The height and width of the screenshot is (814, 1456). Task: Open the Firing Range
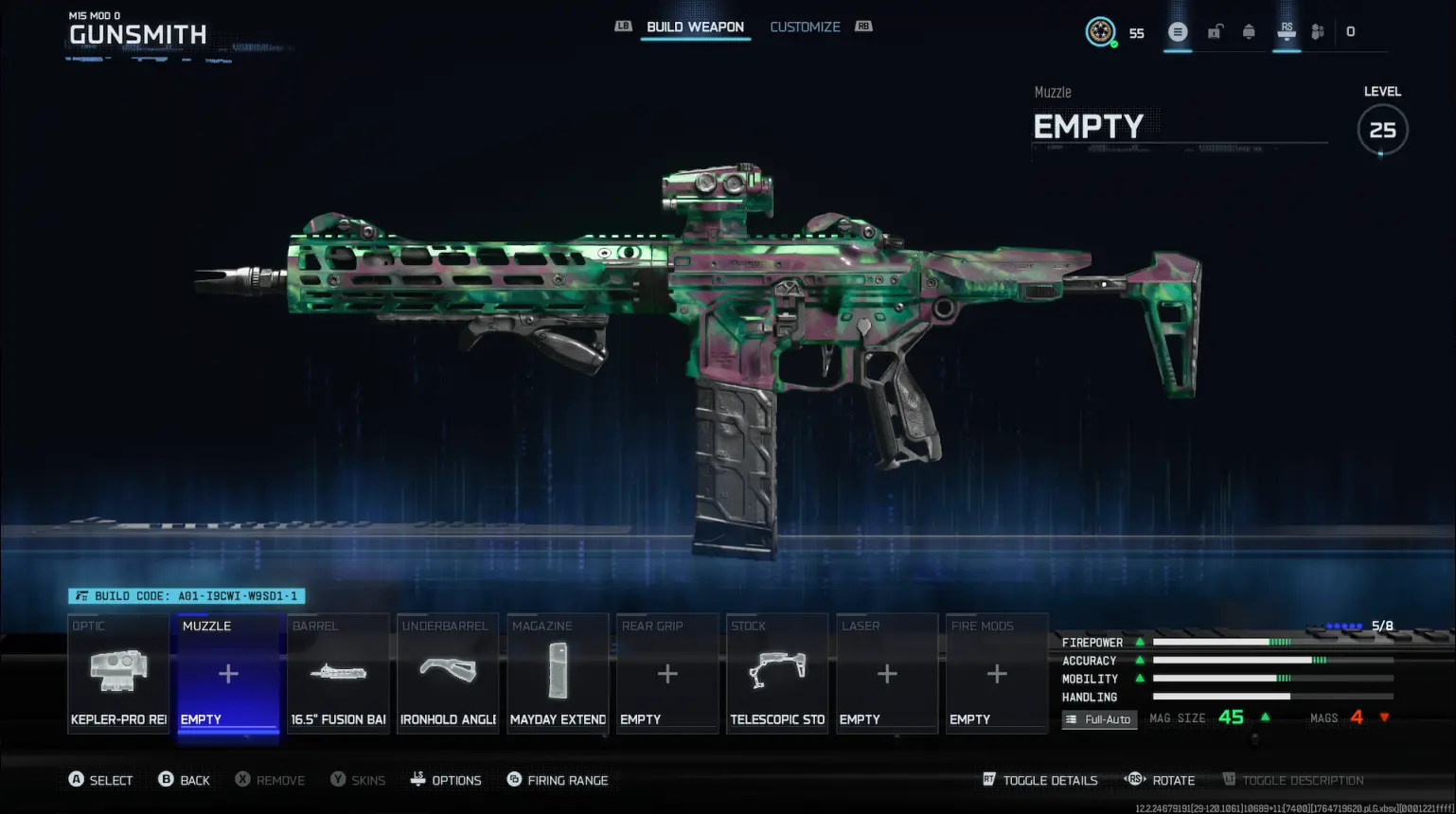(x=558, y=780)
